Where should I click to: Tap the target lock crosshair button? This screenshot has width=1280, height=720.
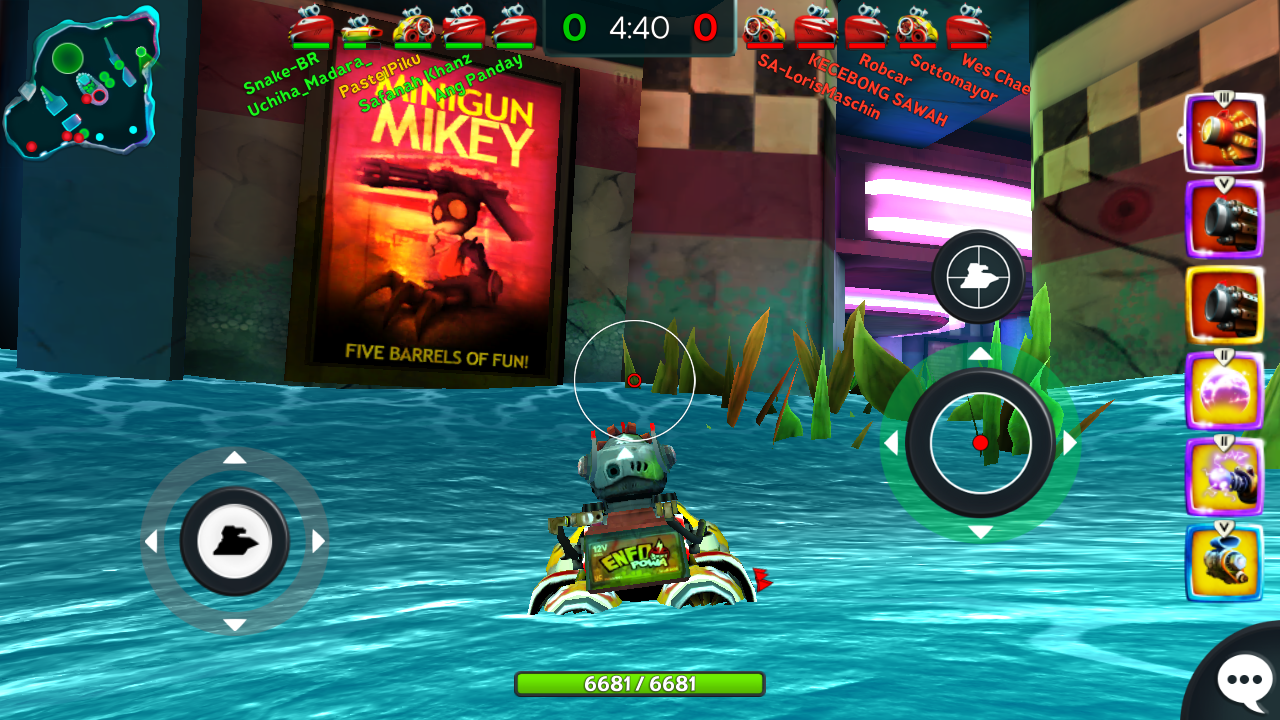coord(978,277)
